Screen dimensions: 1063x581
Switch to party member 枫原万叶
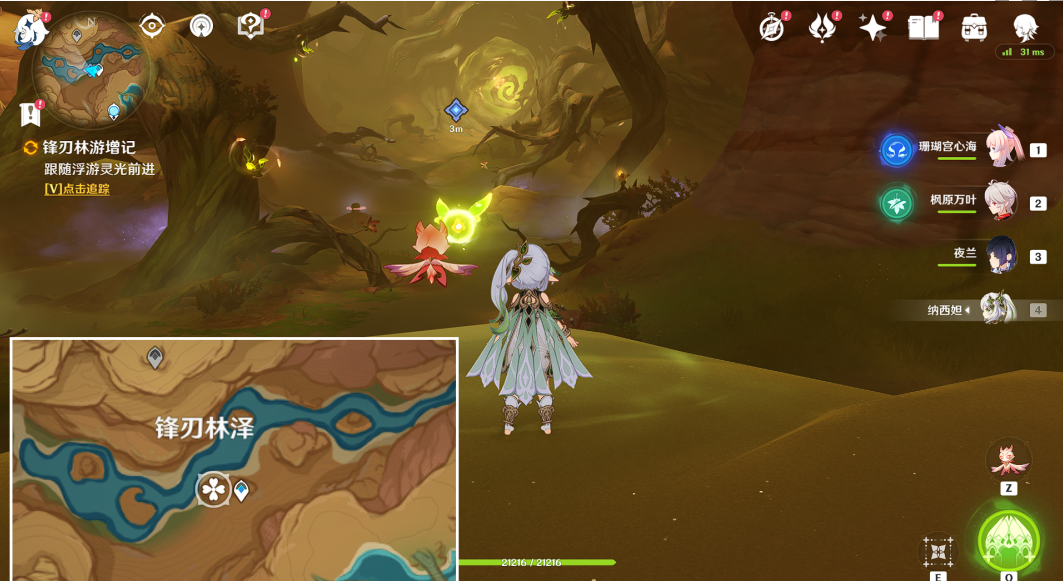[1002, 201]
